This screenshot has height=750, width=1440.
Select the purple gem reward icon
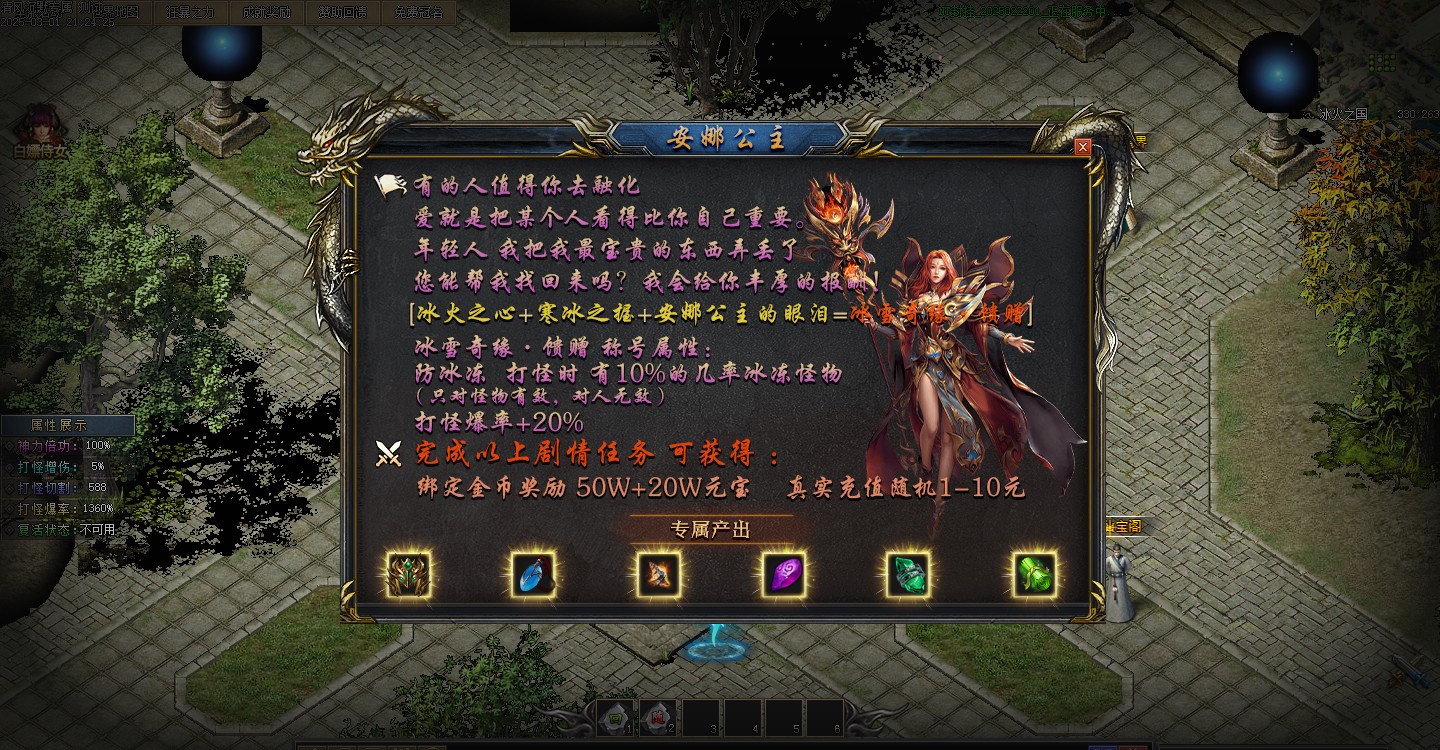[x=786, y=575]
